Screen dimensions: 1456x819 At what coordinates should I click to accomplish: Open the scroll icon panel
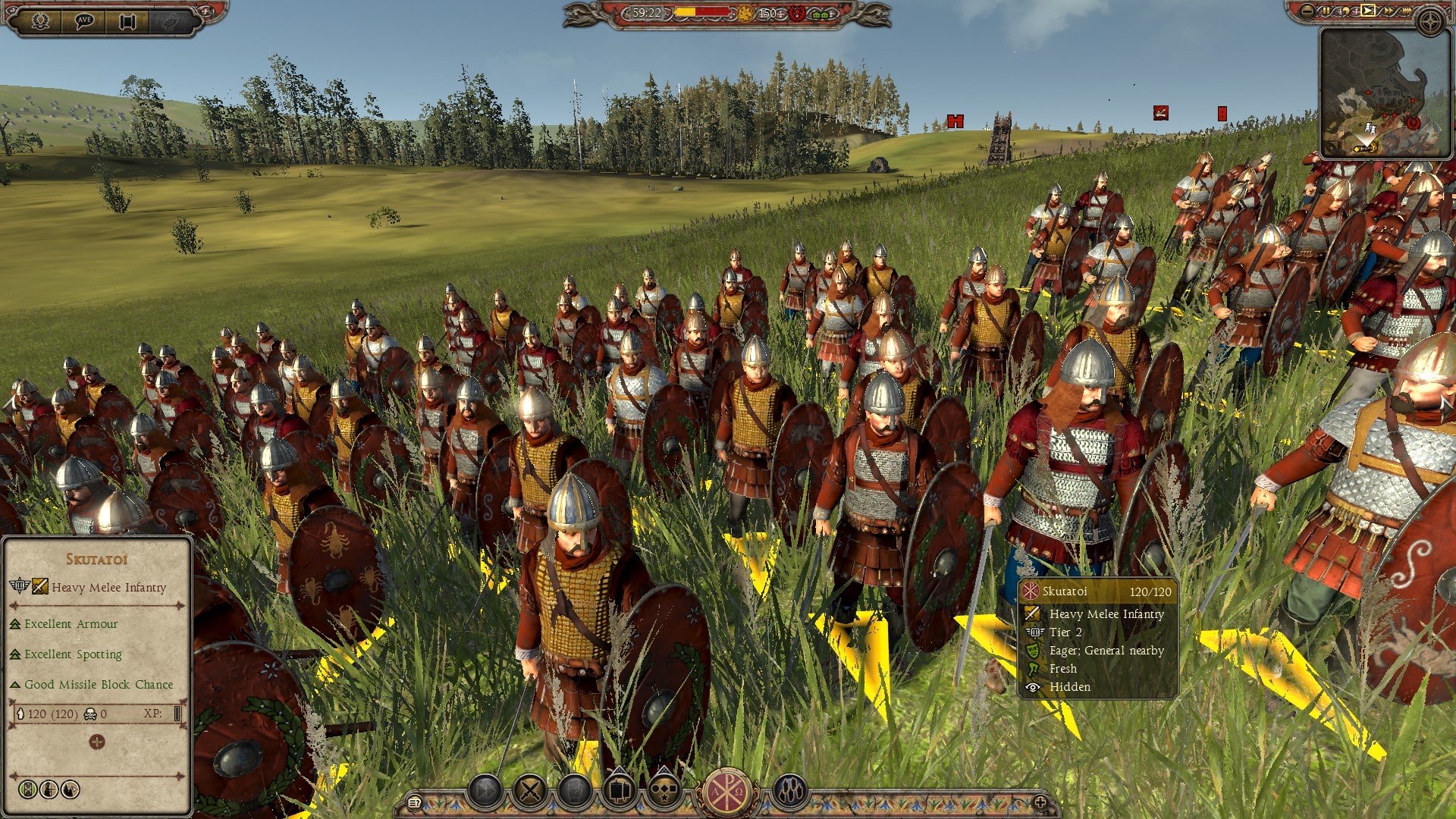(x=127, y=20)
